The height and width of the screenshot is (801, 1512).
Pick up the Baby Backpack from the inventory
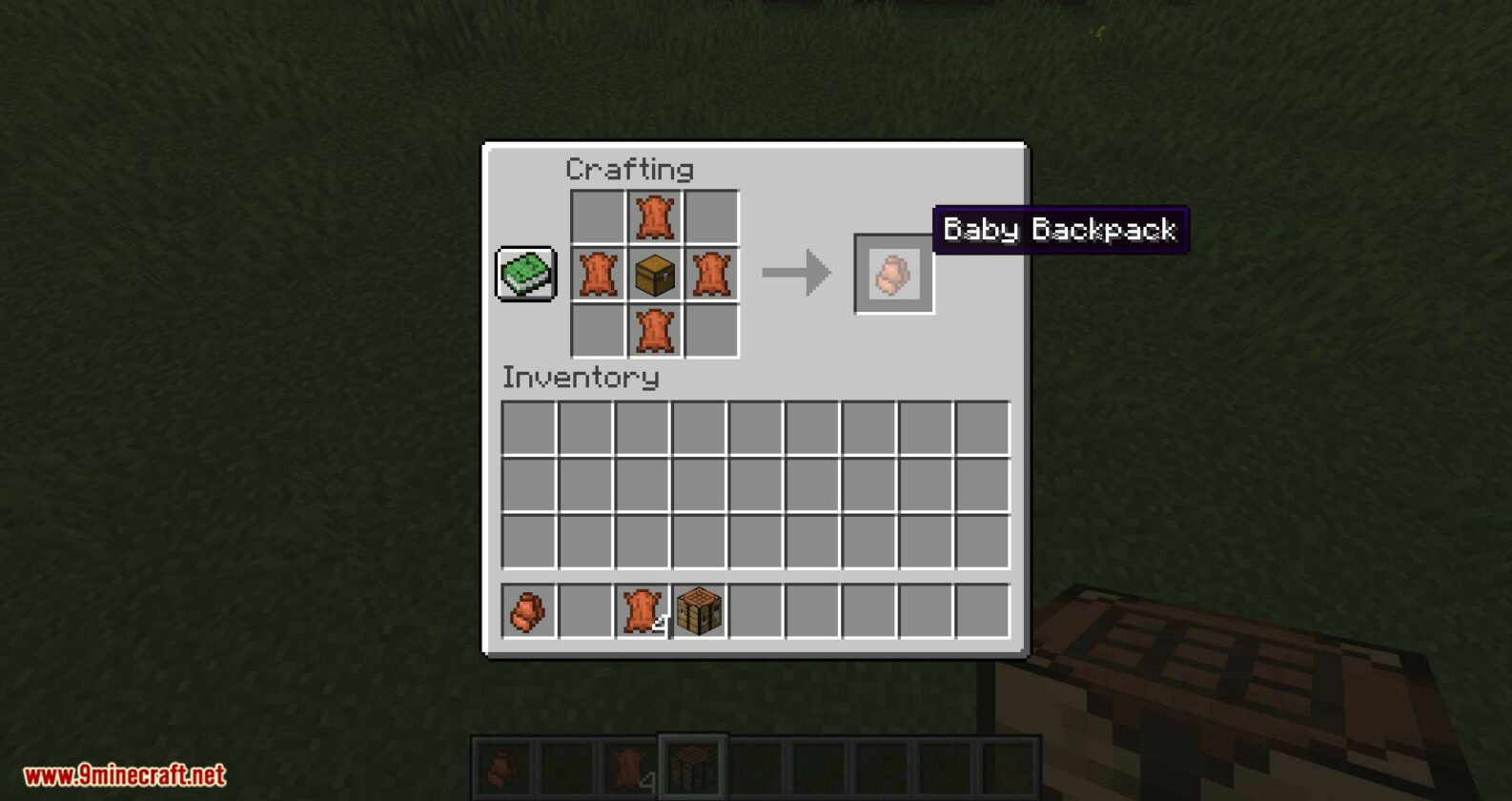(525, 611)
